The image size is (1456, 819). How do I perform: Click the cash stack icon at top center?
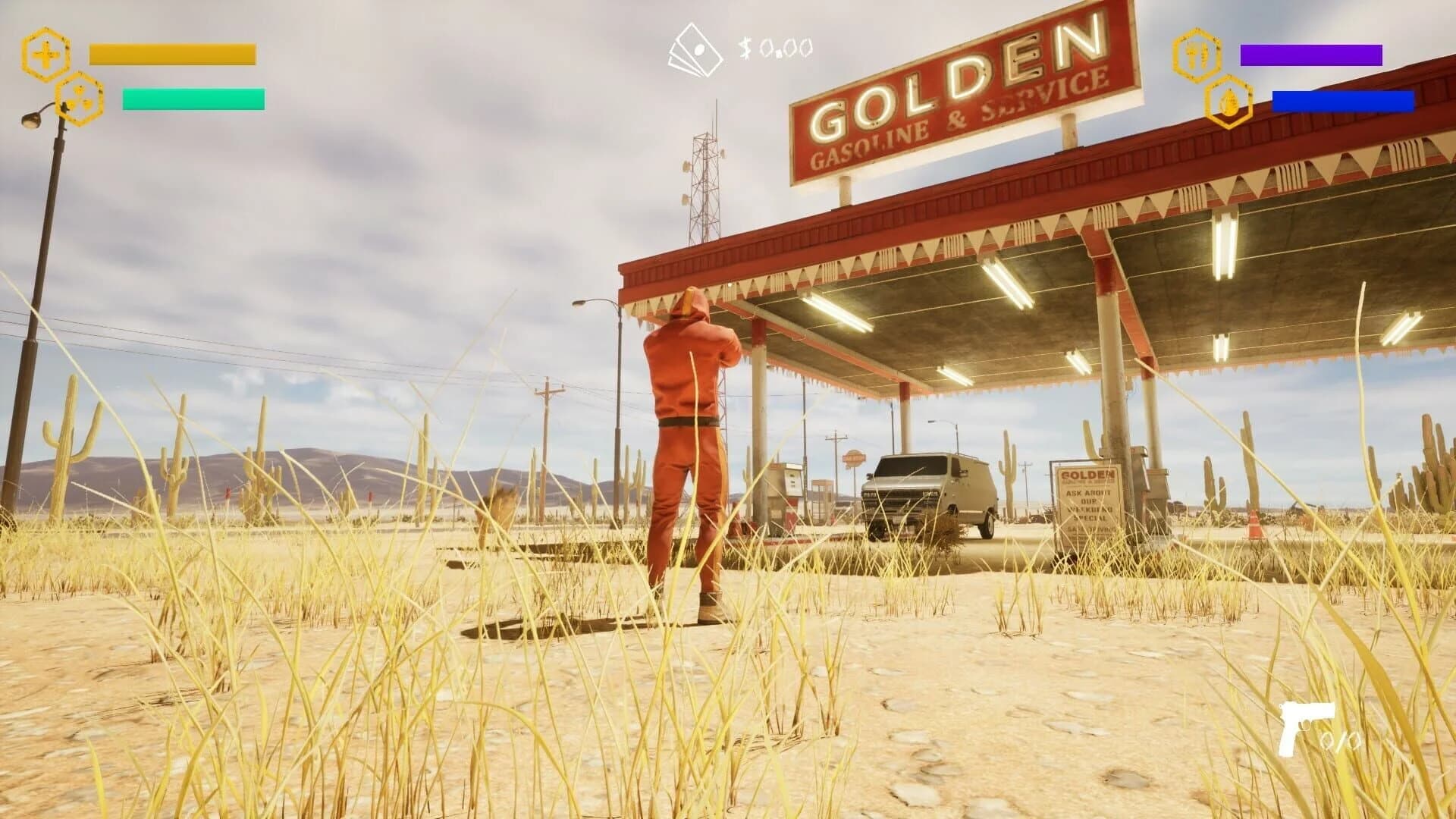(x=696, y=49)
